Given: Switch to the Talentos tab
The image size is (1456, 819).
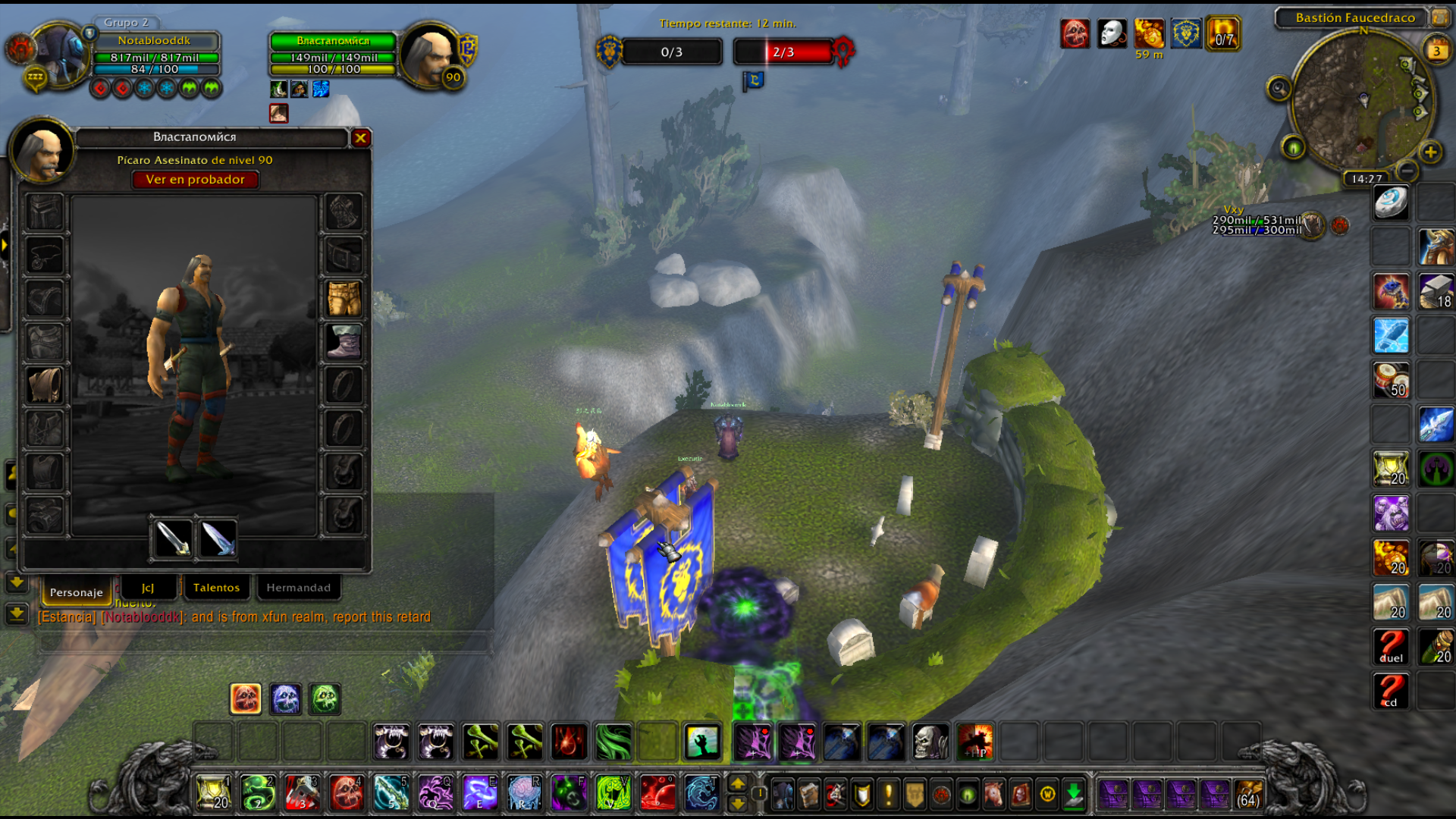Looking at the screenshot, I should tap(216, 588).
